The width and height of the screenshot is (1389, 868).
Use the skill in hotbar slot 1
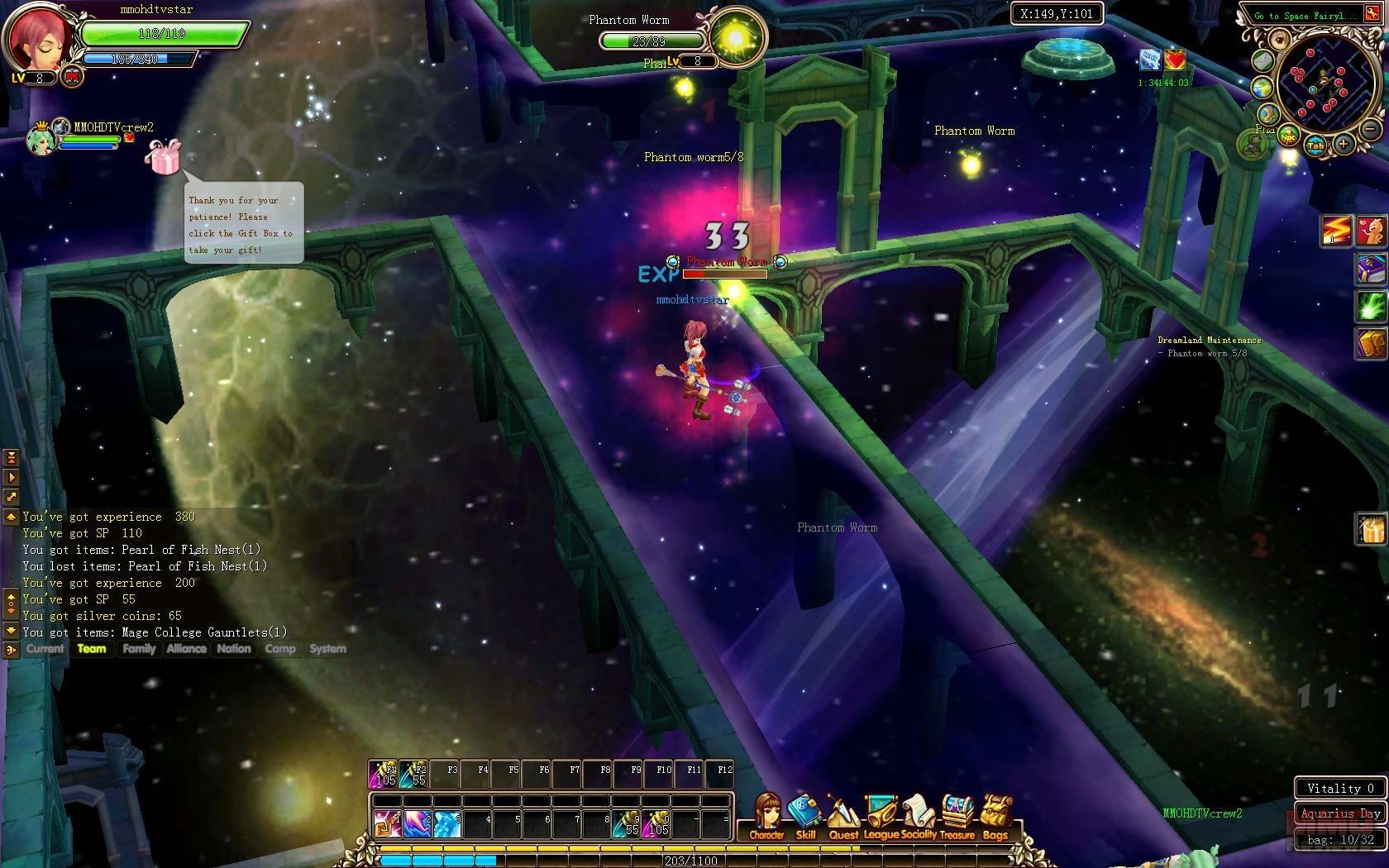386,823
